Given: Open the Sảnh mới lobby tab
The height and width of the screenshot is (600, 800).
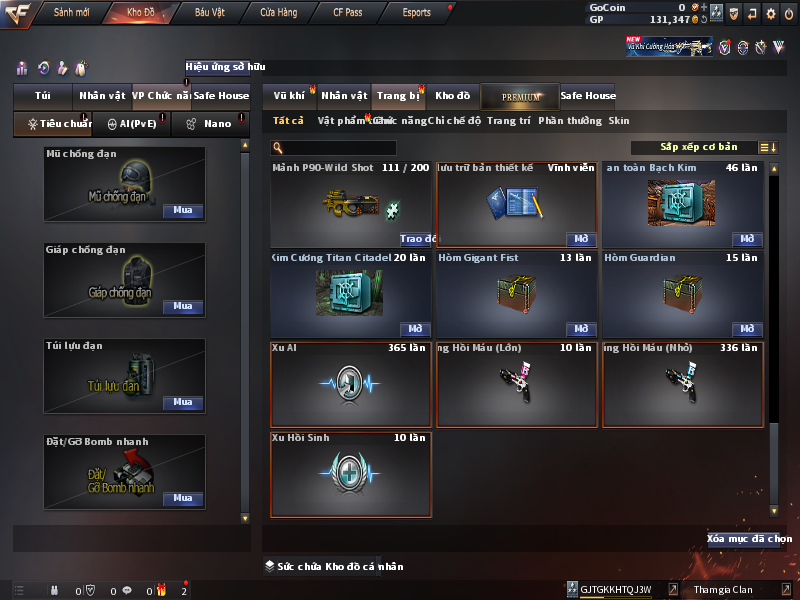Looking at the screenshot, I should [x=72, y=13].
